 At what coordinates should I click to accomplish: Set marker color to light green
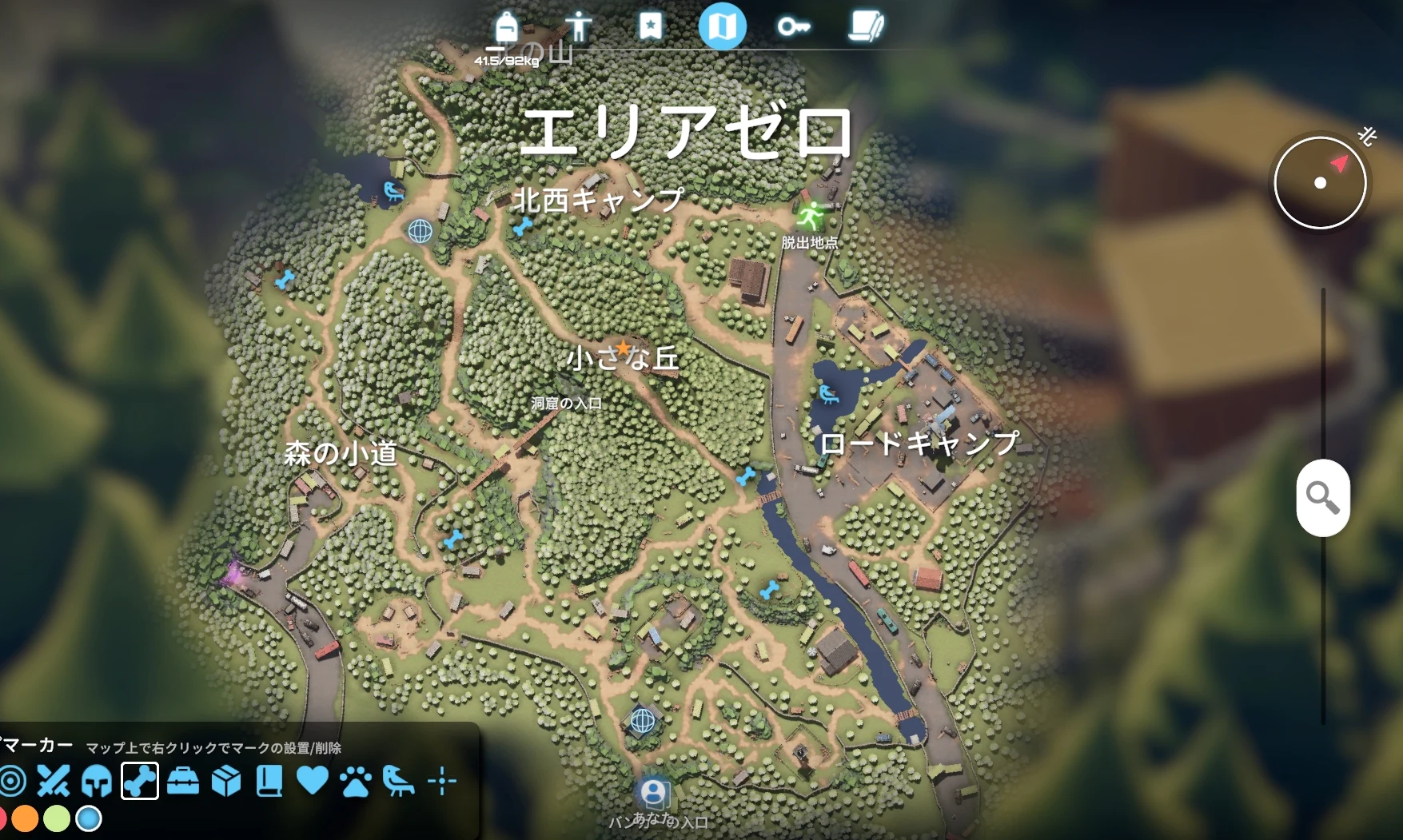coord(57,819)
